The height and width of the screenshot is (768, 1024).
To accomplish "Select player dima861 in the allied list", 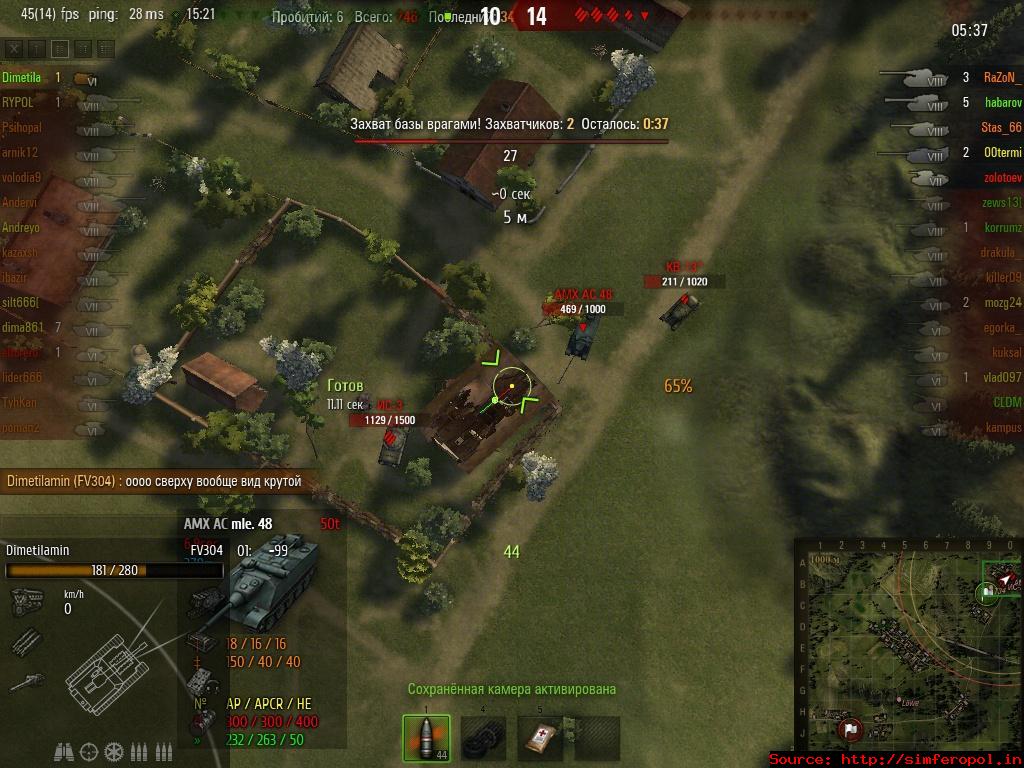I will [x=22, y=327].
